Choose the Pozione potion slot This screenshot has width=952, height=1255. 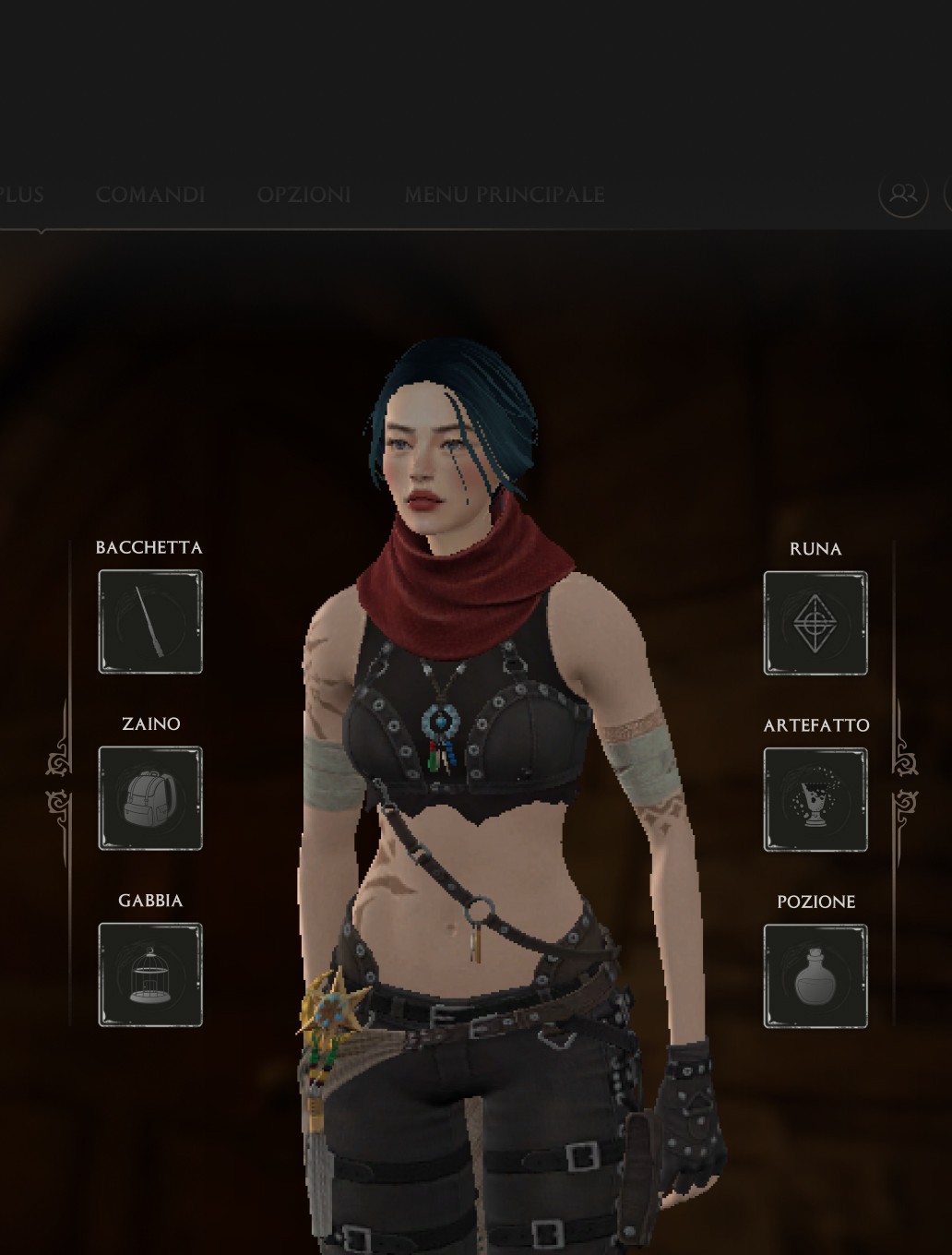[815, 976]
